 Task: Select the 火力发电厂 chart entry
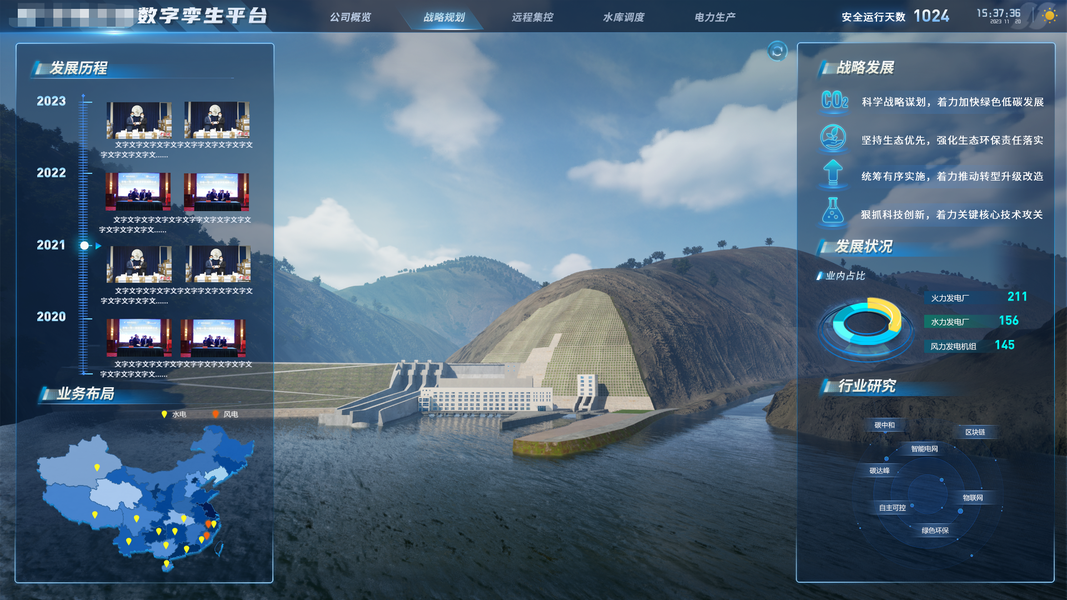click(950, 298)
